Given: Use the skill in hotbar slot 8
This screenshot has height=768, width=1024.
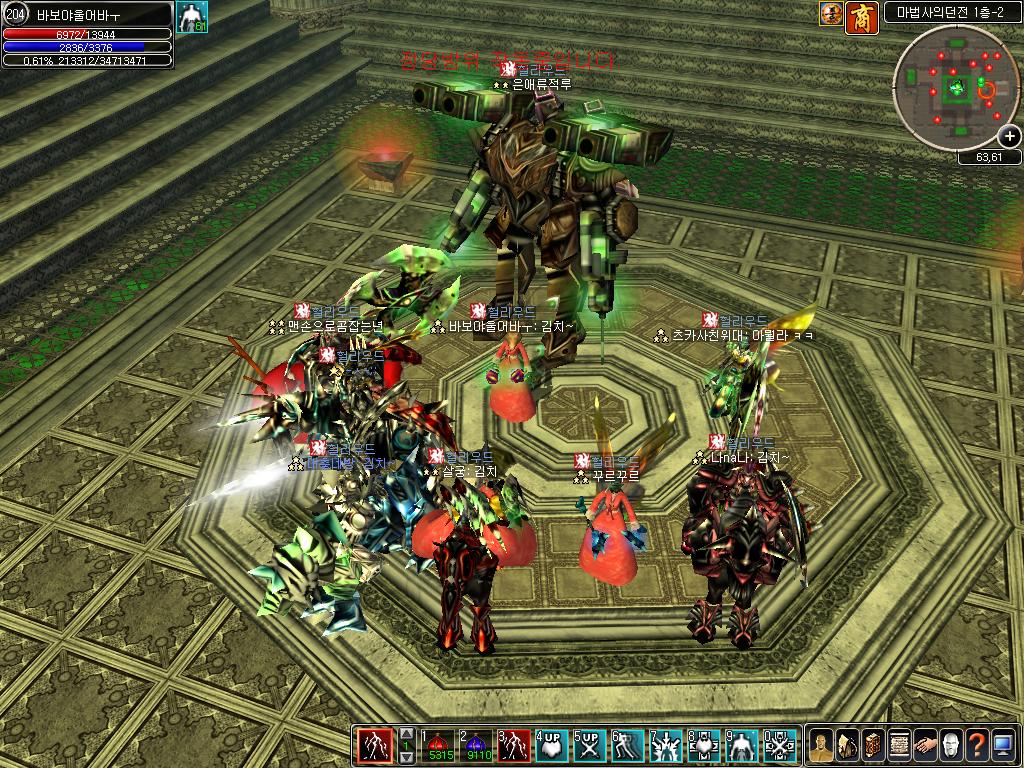Looking at the screenshot, I should point(704,746).
